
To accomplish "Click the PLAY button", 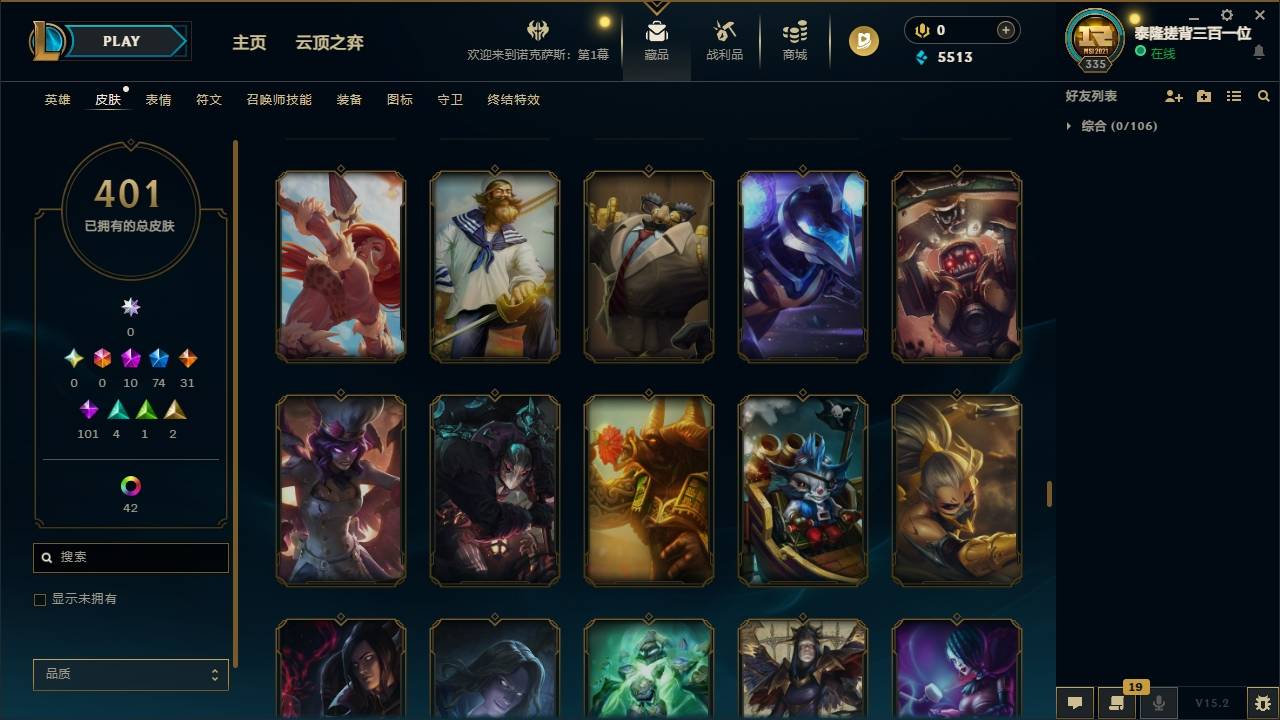I will 121,41.
